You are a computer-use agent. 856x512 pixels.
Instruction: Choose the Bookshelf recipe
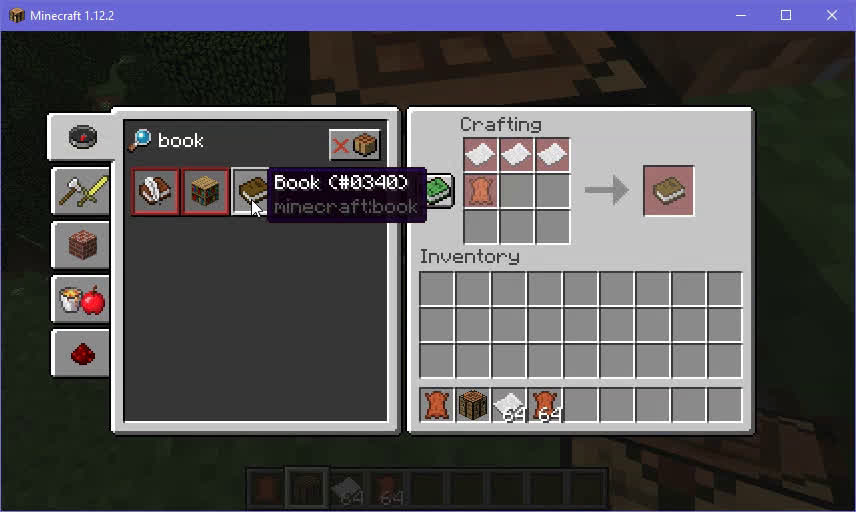(205, 191)
